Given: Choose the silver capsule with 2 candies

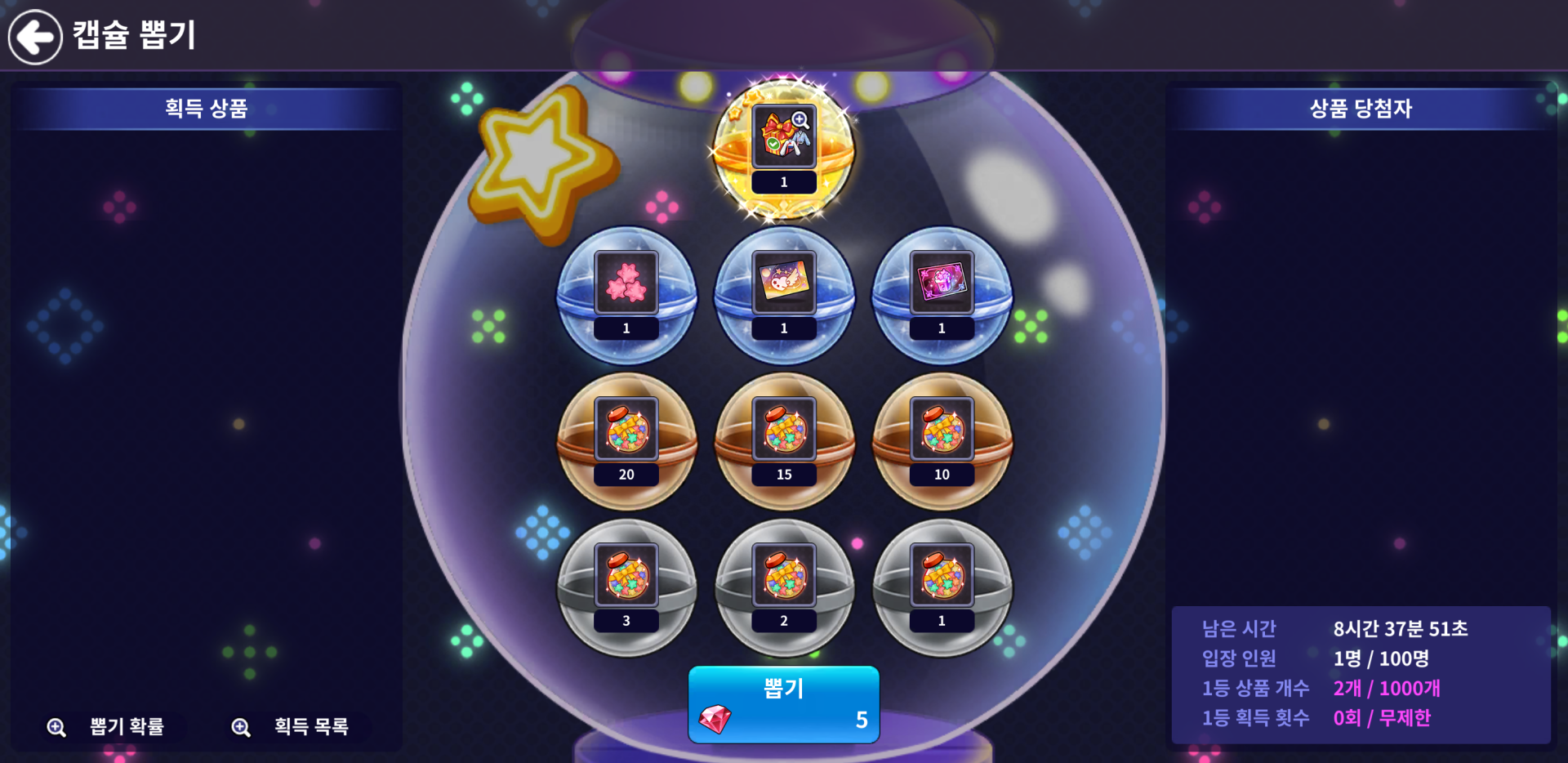Looking at the screenshot, I should pos(784,587).
